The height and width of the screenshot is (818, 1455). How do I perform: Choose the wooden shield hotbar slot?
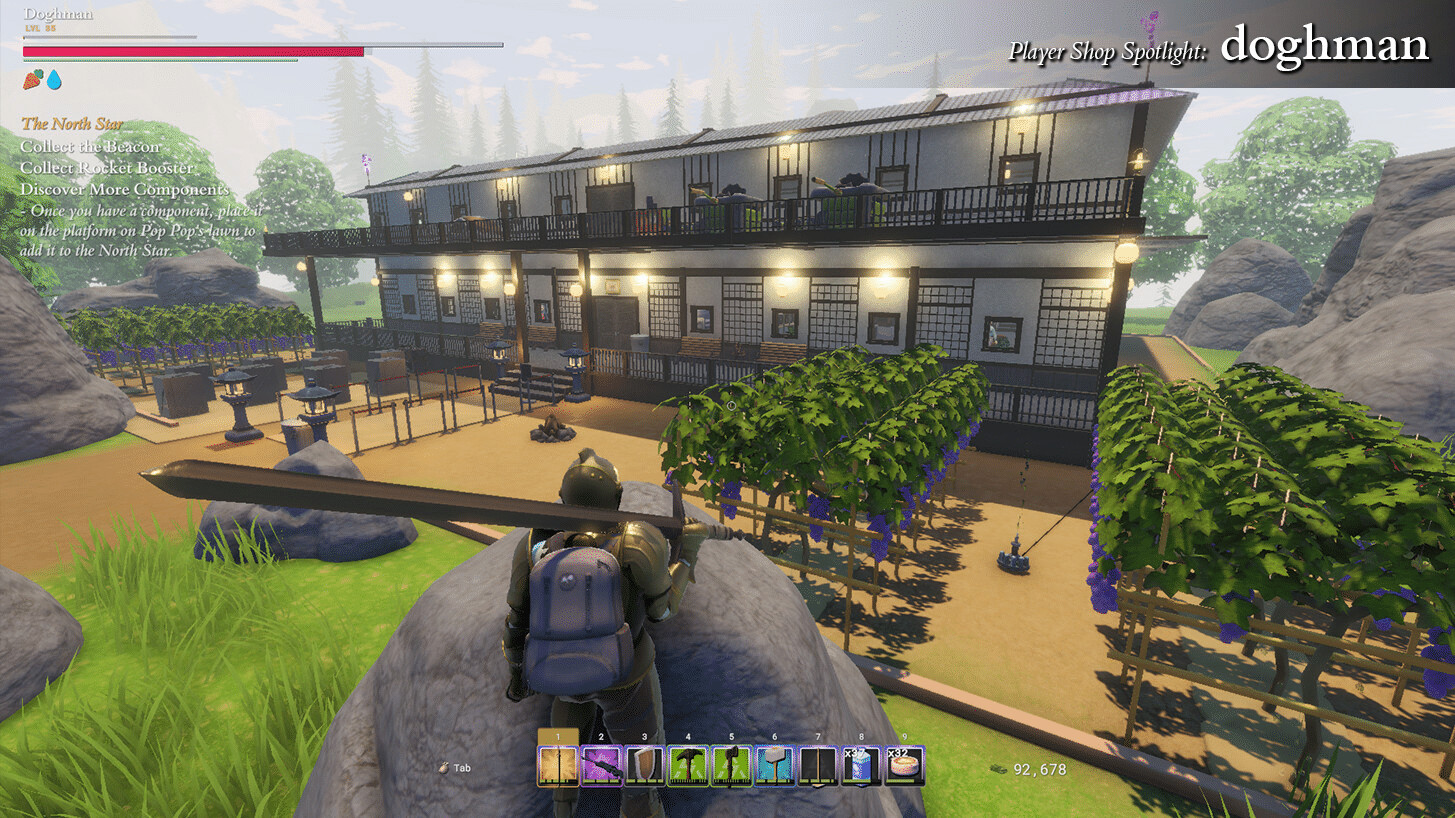(x=645, y=765)
